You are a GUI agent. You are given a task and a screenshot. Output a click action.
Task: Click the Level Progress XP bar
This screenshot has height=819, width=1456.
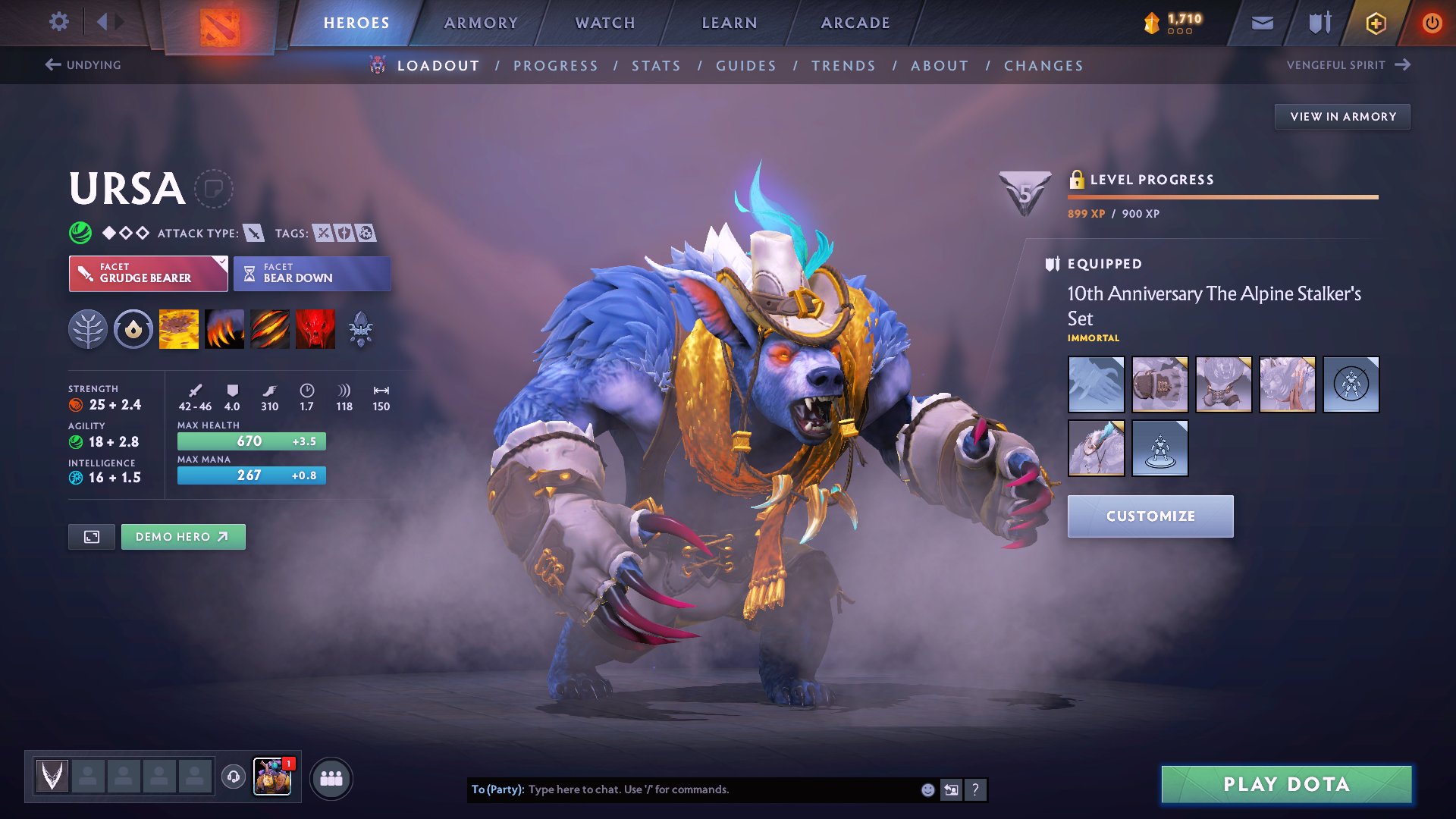1222,196
